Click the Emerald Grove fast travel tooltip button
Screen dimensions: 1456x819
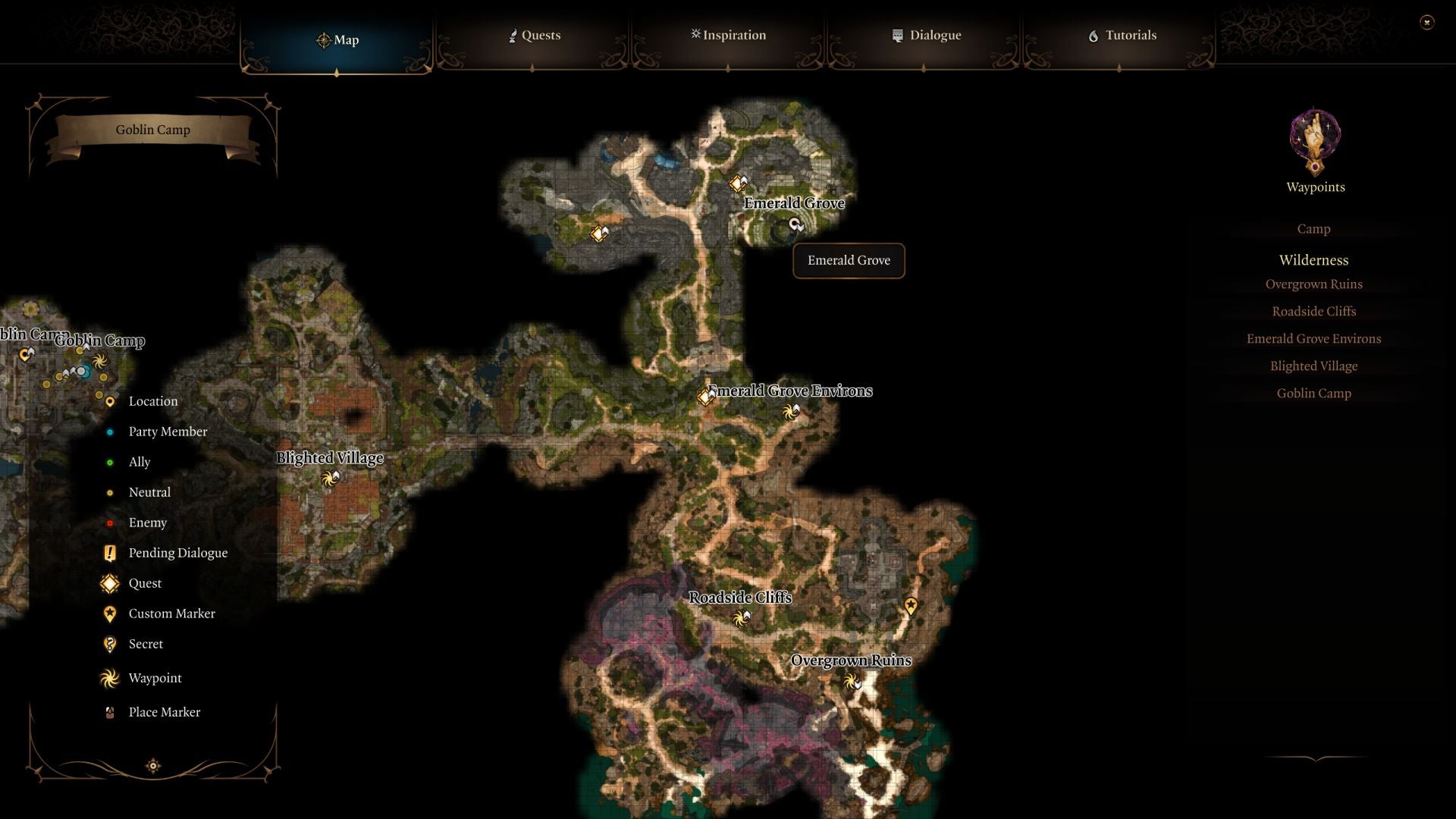pos(848,260)
